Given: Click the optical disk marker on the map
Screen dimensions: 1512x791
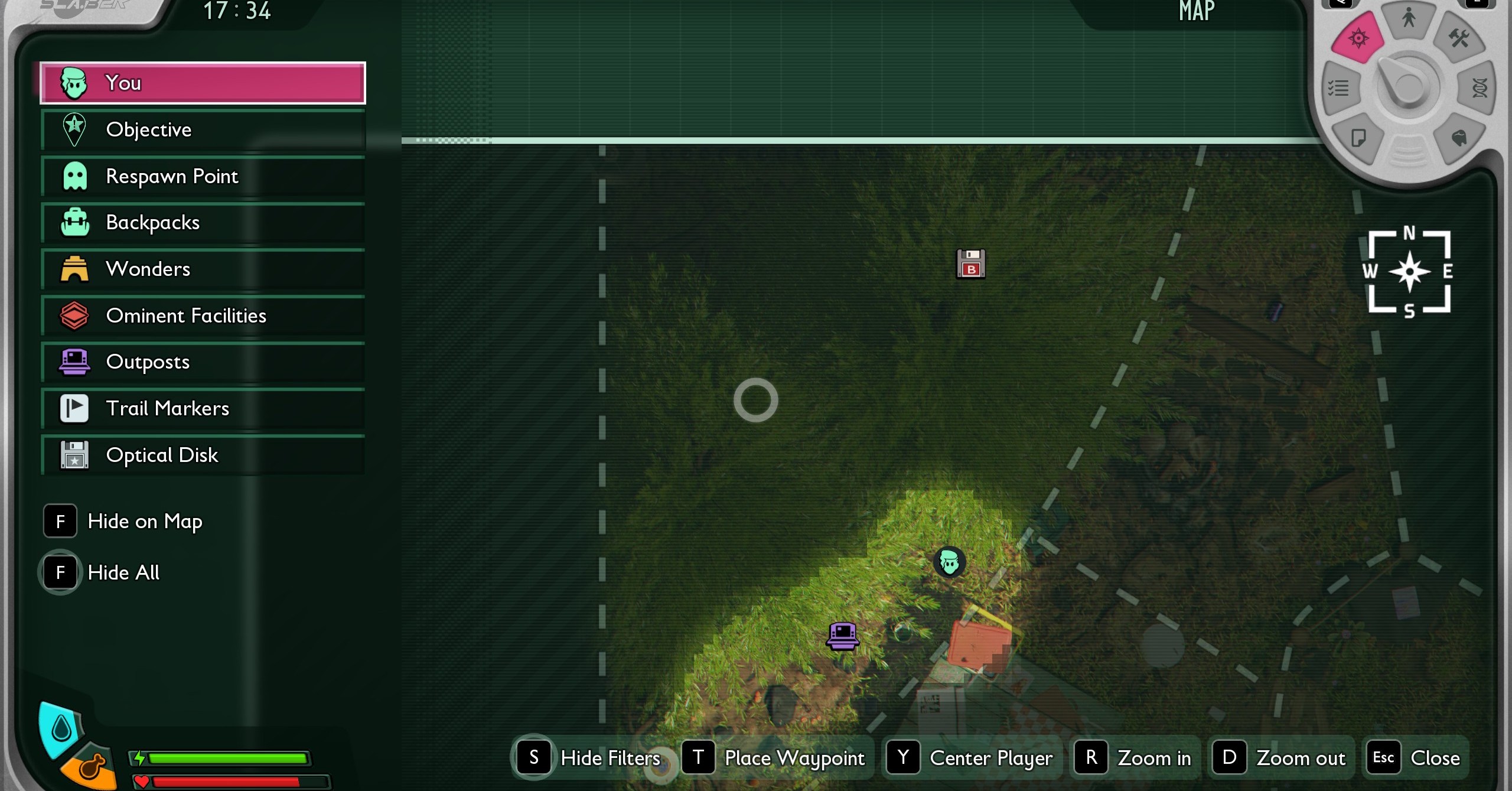Looking at the screenshot, I should click(972, 265).
